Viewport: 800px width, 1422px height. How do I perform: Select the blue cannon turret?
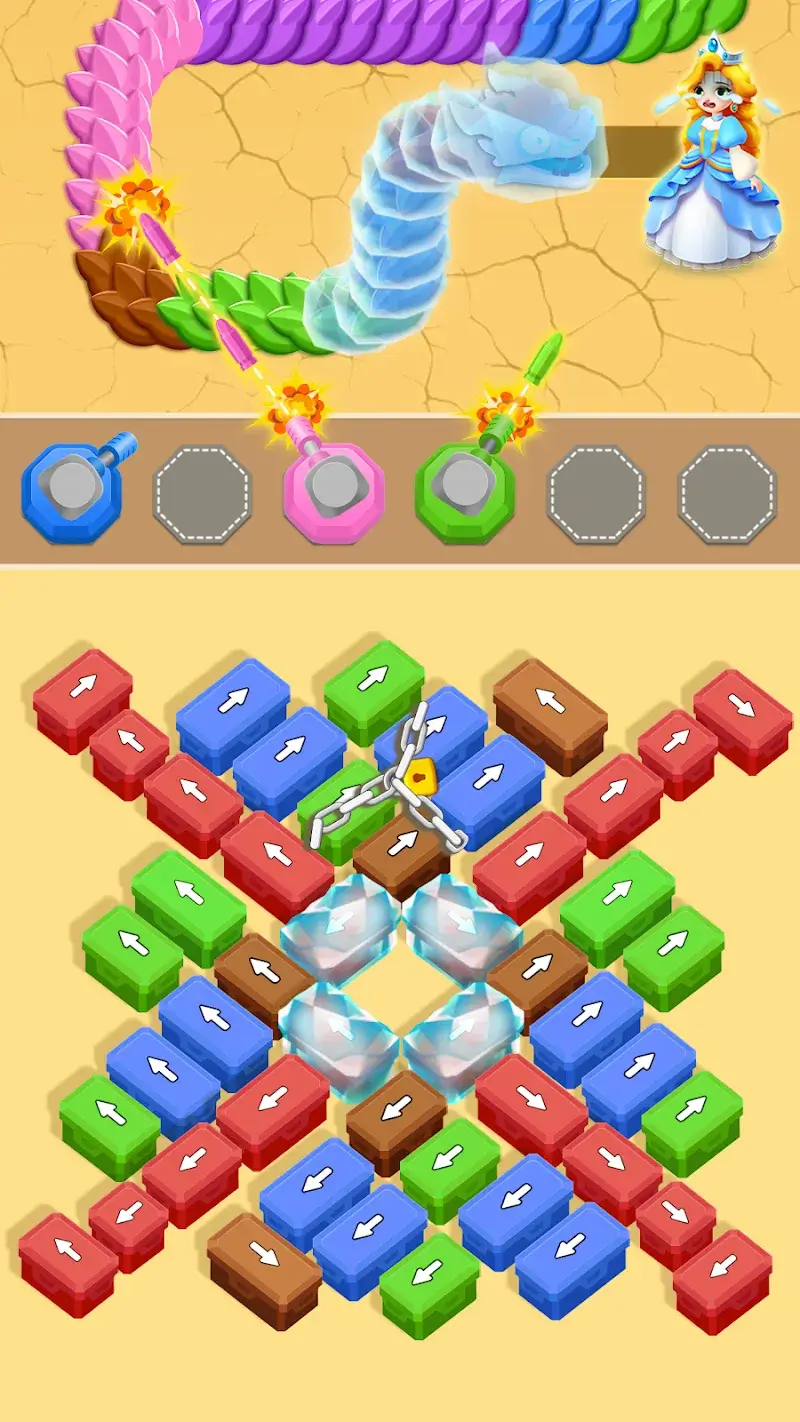click(x=71, y=492)
